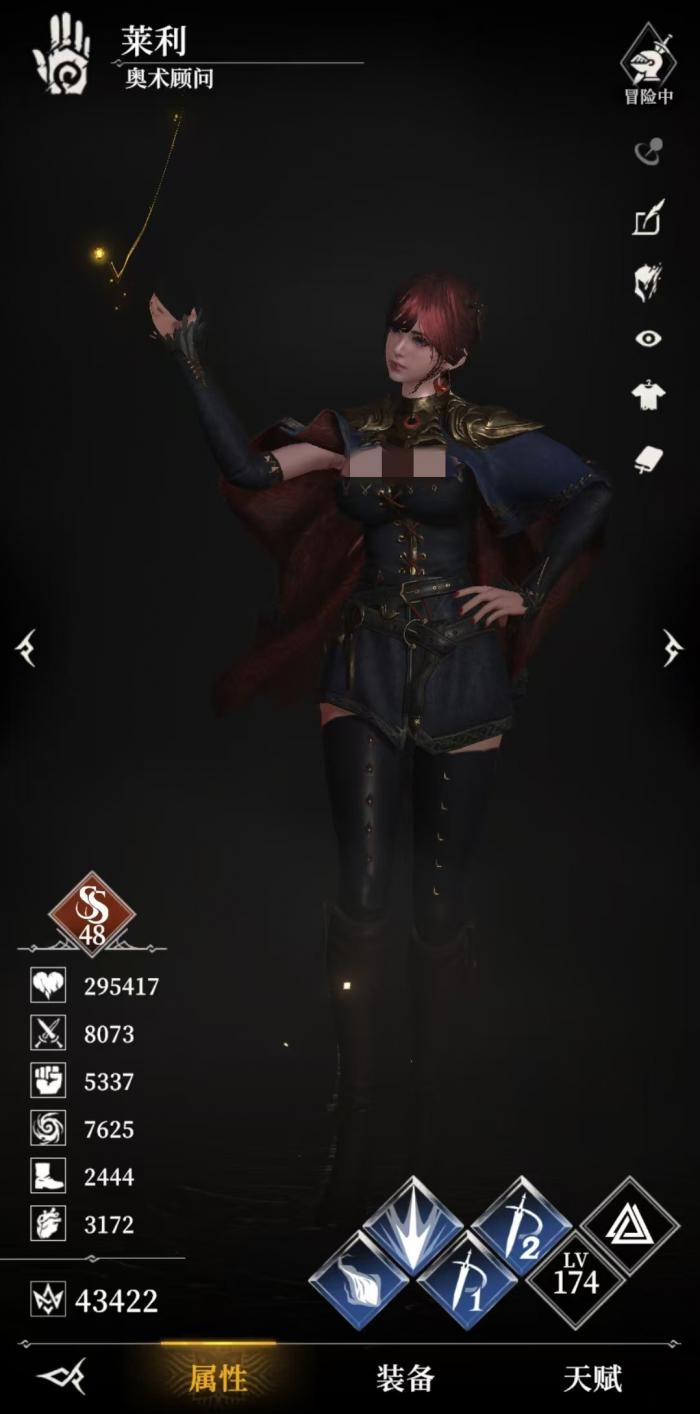Screen dimensions: 700x1414
Task: Toggle the eye view icon
Action: pyautogui.click(x=648, y=339)
